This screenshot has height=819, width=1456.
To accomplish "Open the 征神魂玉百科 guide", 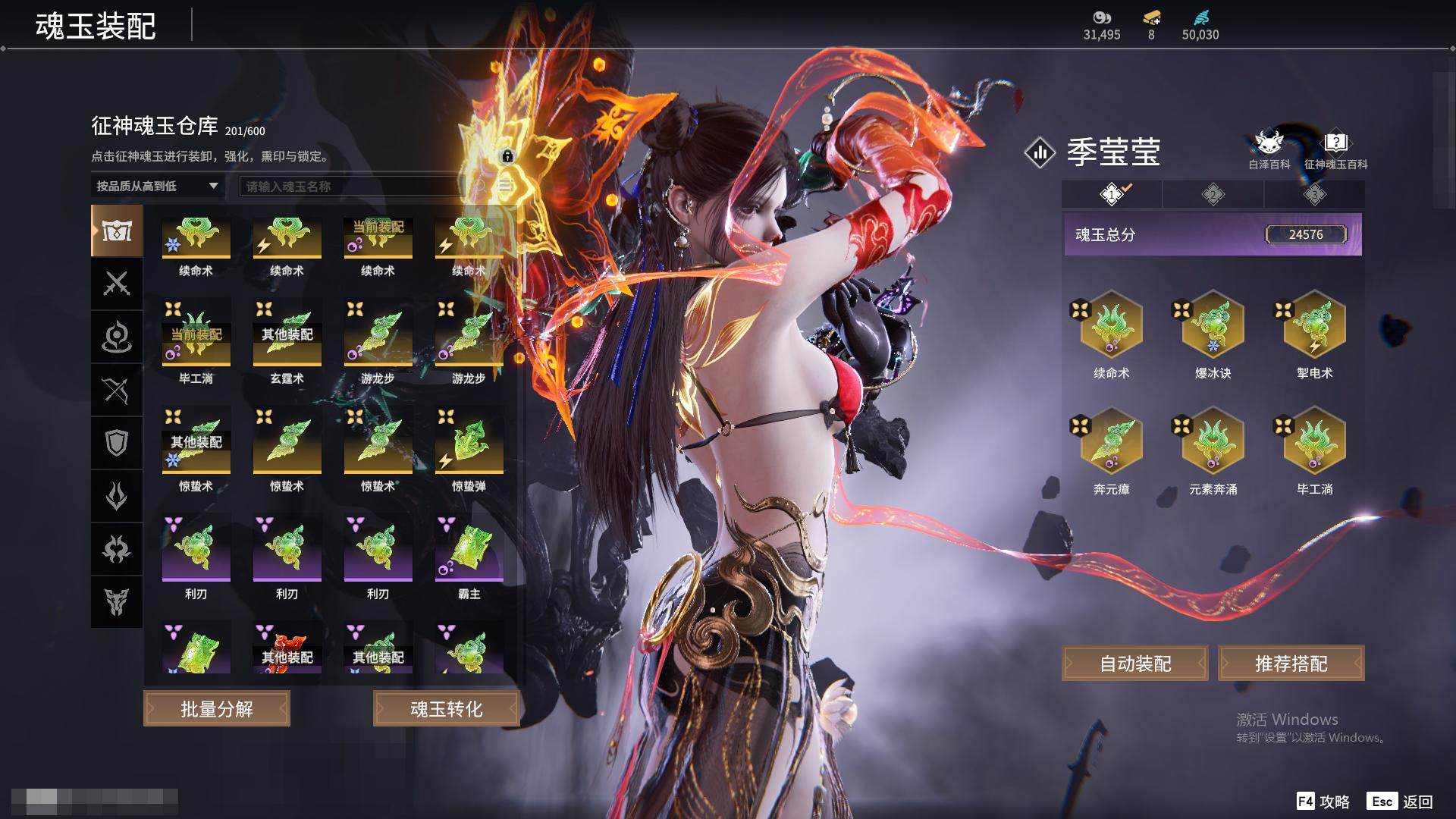I will coord(1335,149).
